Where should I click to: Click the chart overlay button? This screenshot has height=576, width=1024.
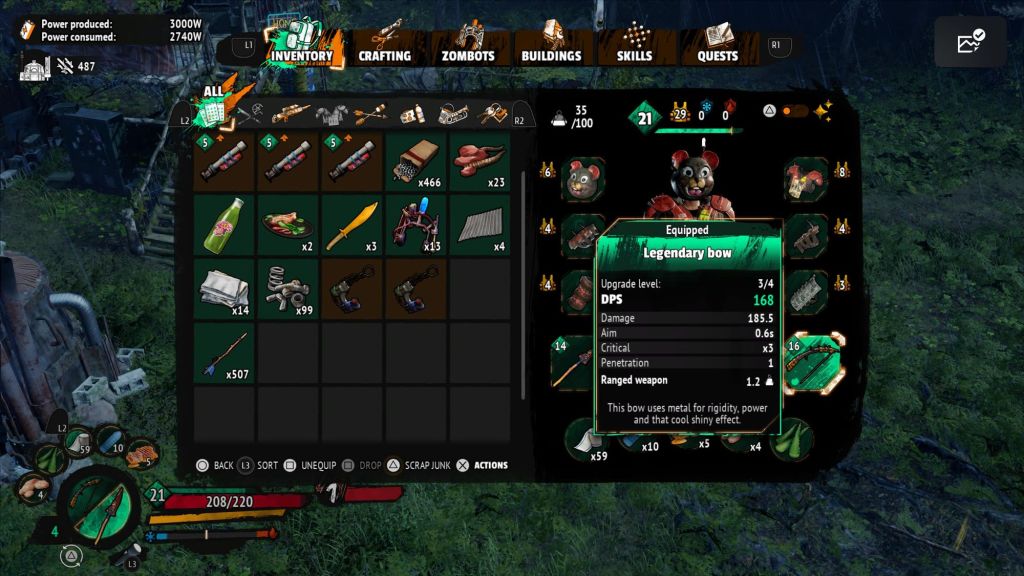[970, 42]
